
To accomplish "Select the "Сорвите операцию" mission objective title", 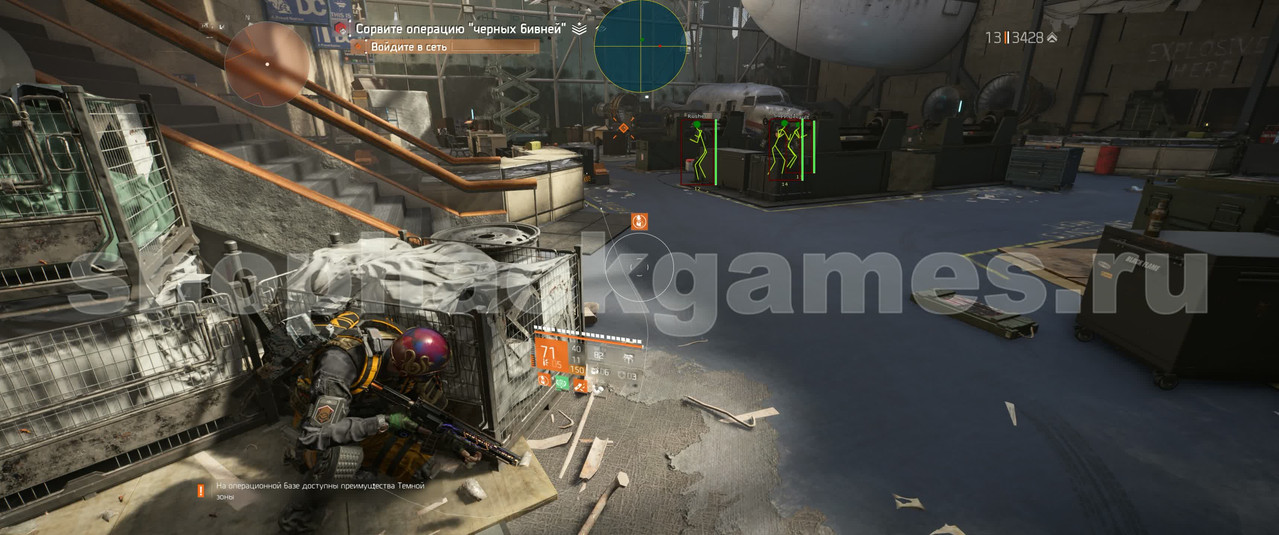I will coord(461,29).
